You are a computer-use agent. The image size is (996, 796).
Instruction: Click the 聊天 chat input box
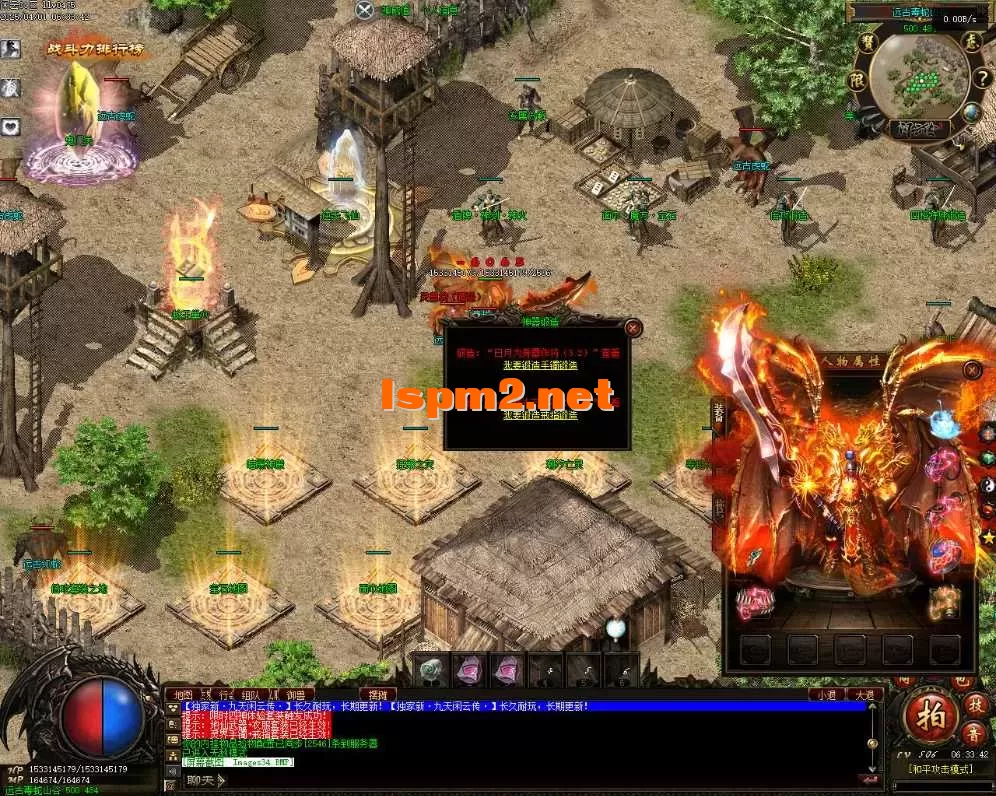202,780
